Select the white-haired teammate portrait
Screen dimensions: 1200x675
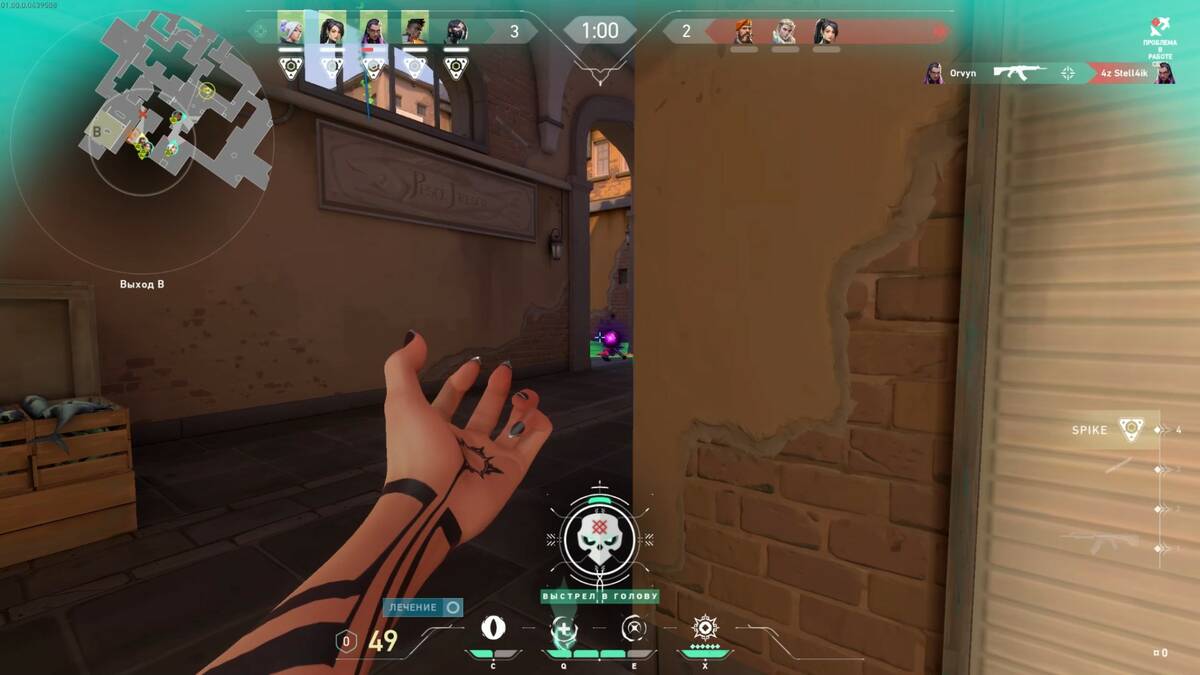pos(290,30)
